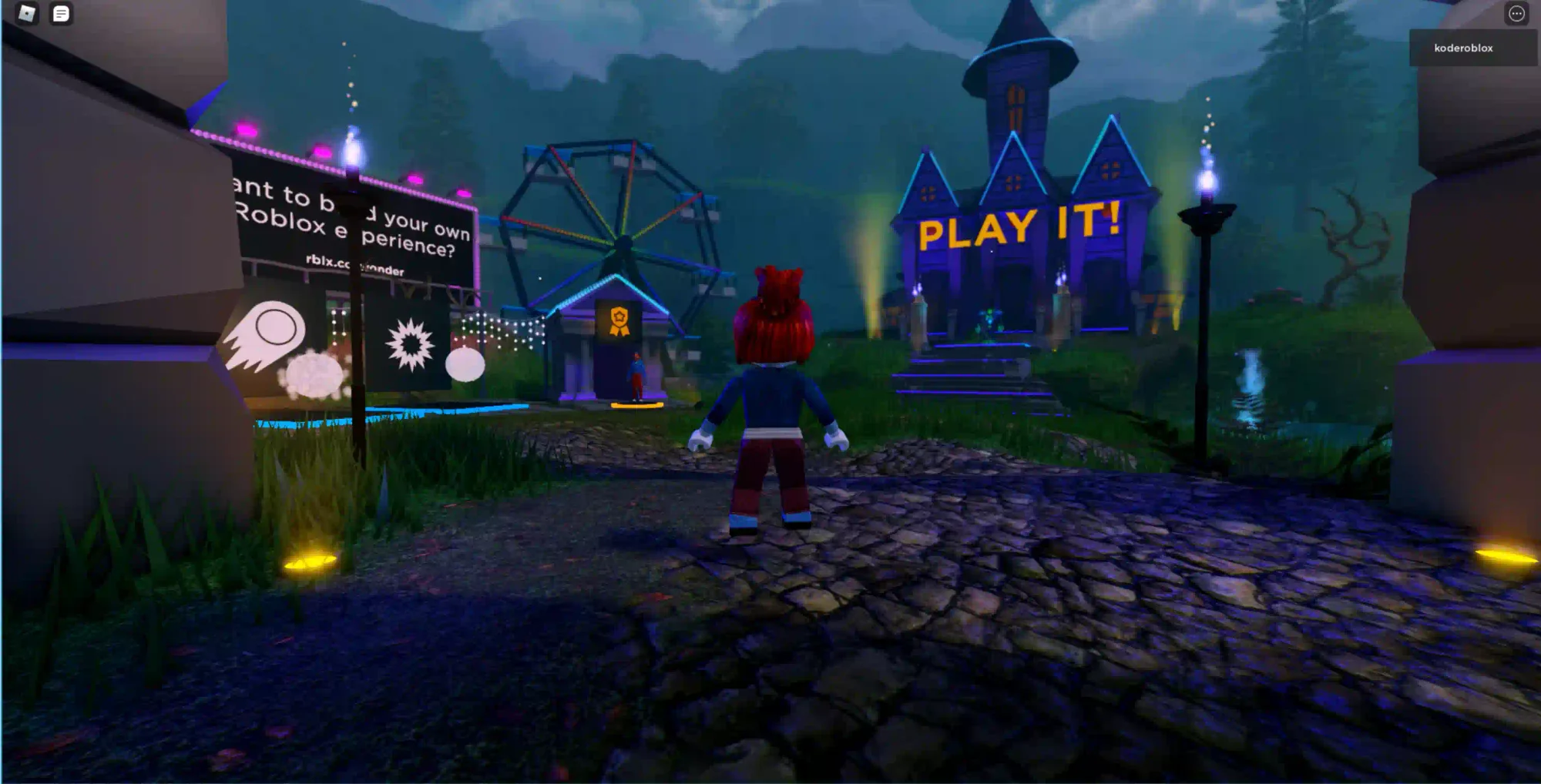Open the Roblox menu logo button
The image size is (1541, 784).
pos(27,13)
